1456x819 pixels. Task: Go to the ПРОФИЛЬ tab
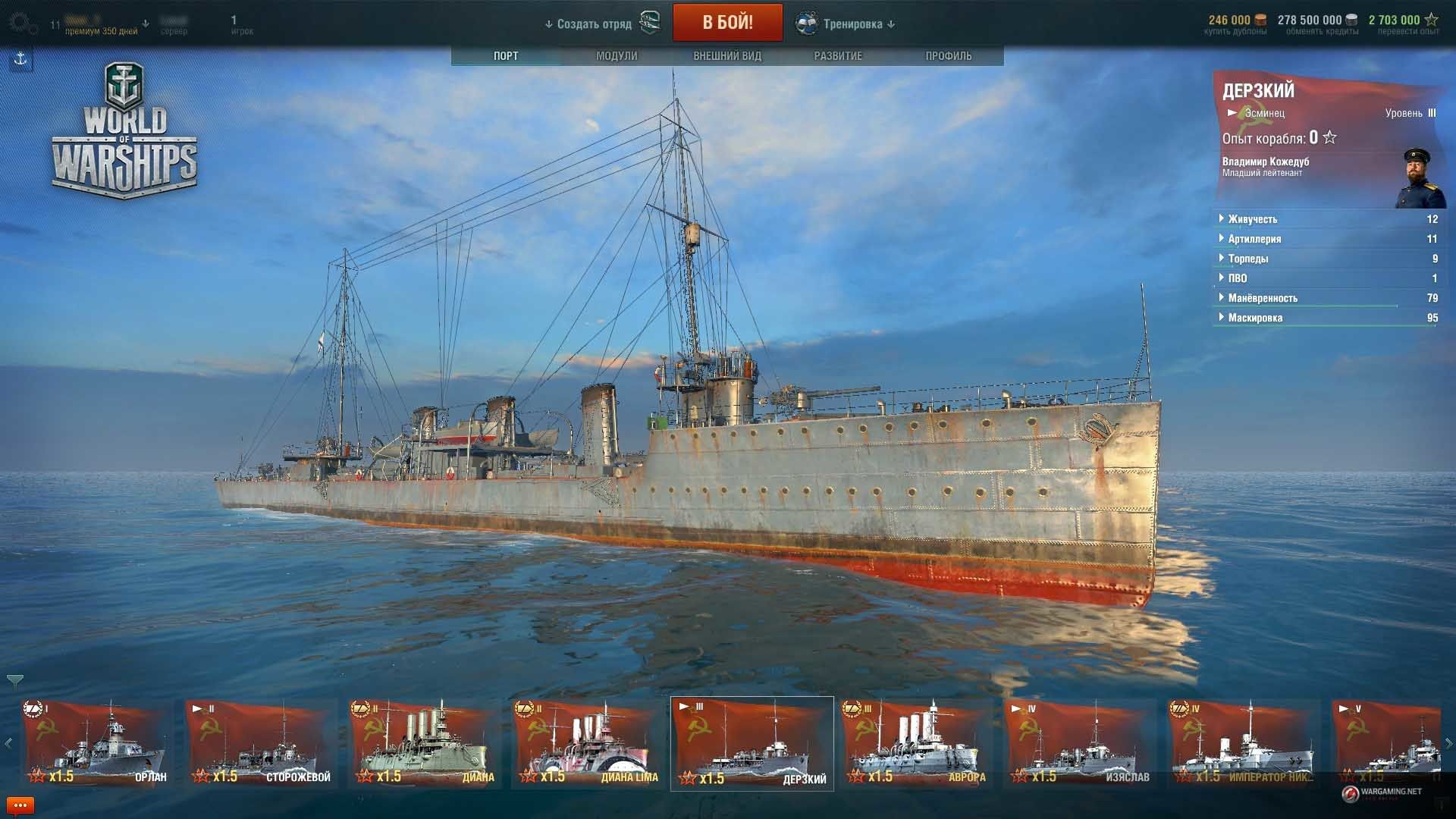pyautogui.click(x=948, y=56)
